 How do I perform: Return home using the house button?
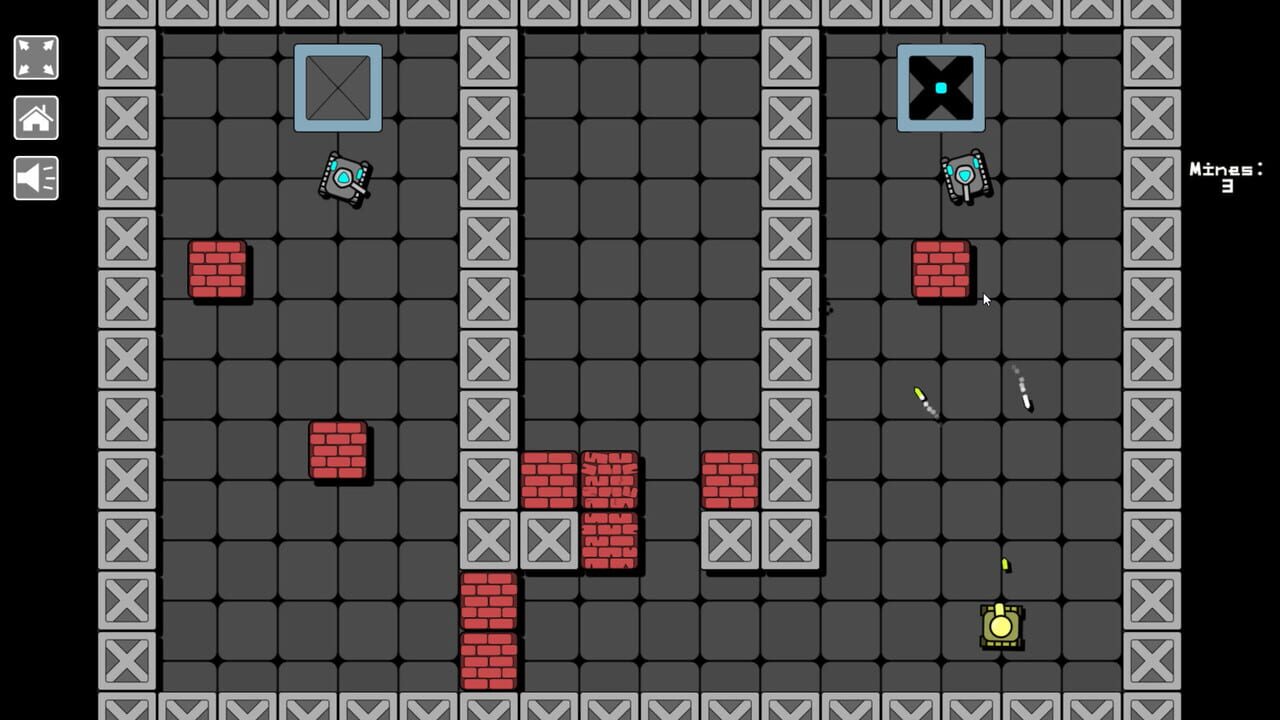tap(35, 118)
